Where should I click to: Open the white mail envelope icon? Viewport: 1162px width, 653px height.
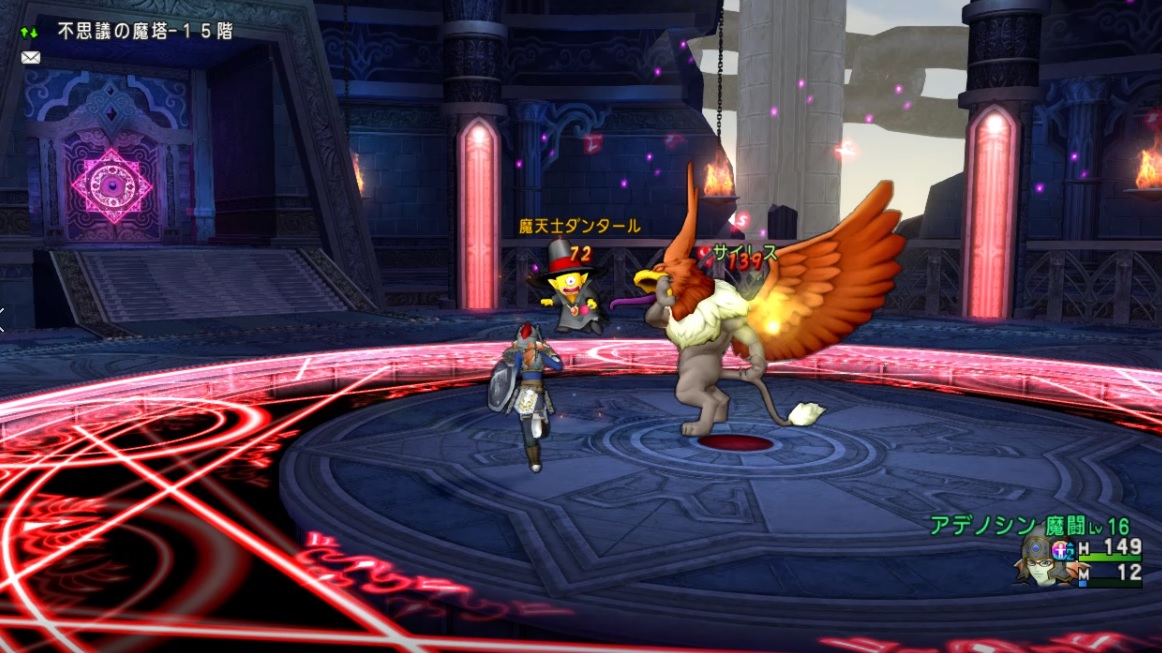pyautogui.click(x=30, y=58)
